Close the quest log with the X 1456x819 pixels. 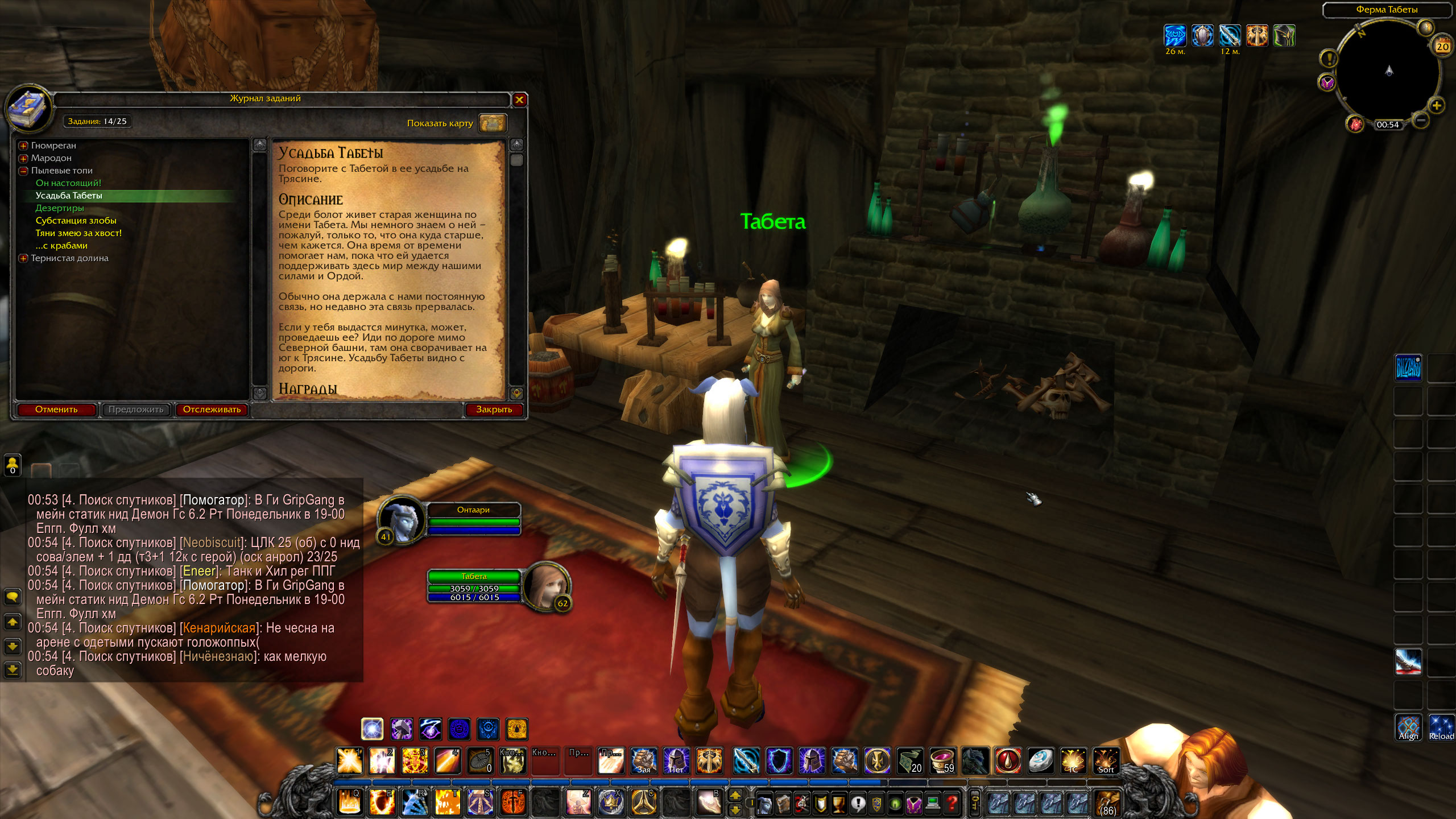[519, 100]
